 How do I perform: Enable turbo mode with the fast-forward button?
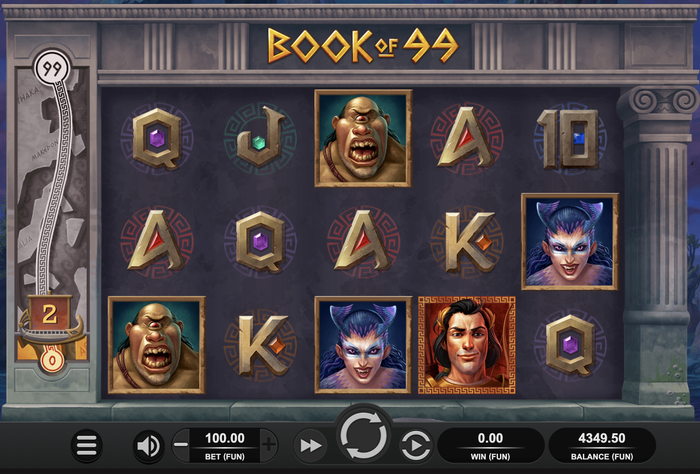tap(311, 445)
